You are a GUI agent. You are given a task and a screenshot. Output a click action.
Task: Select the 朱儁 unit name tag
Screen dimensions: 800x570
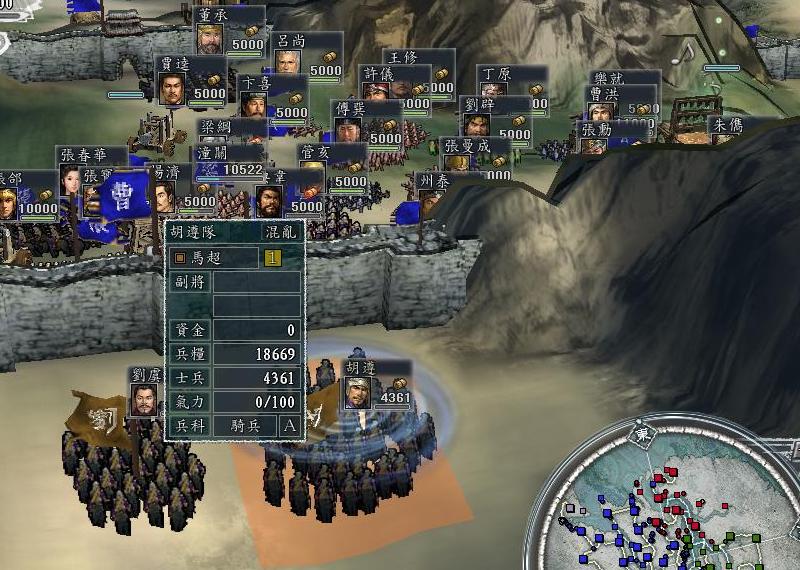coord(725,125)
